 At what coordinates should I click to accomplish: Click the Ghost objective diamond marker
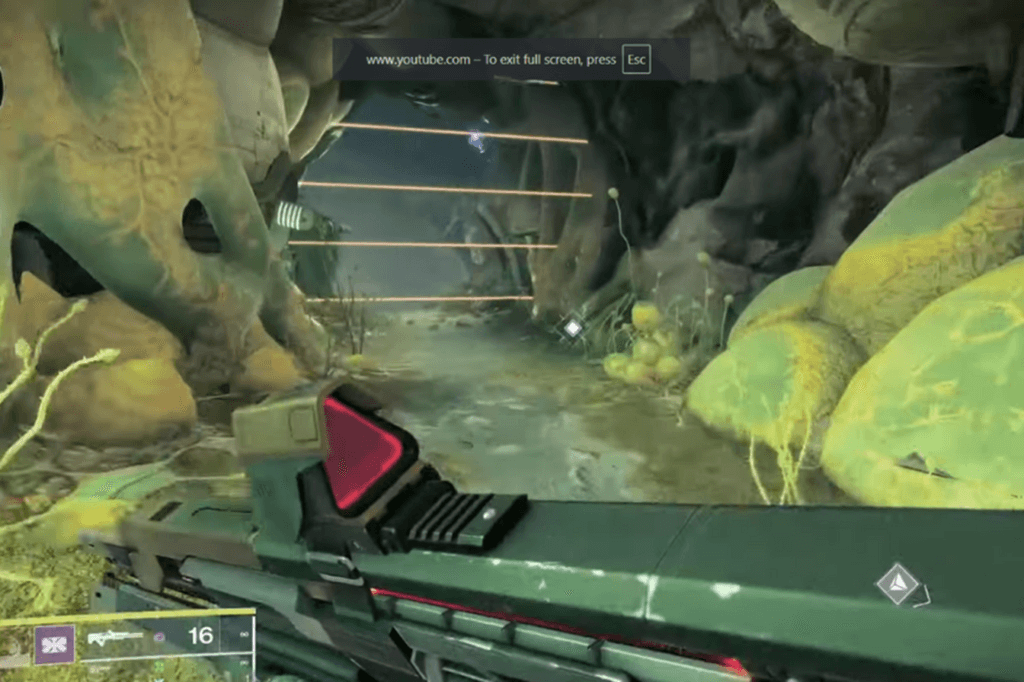tap(898, 584)
